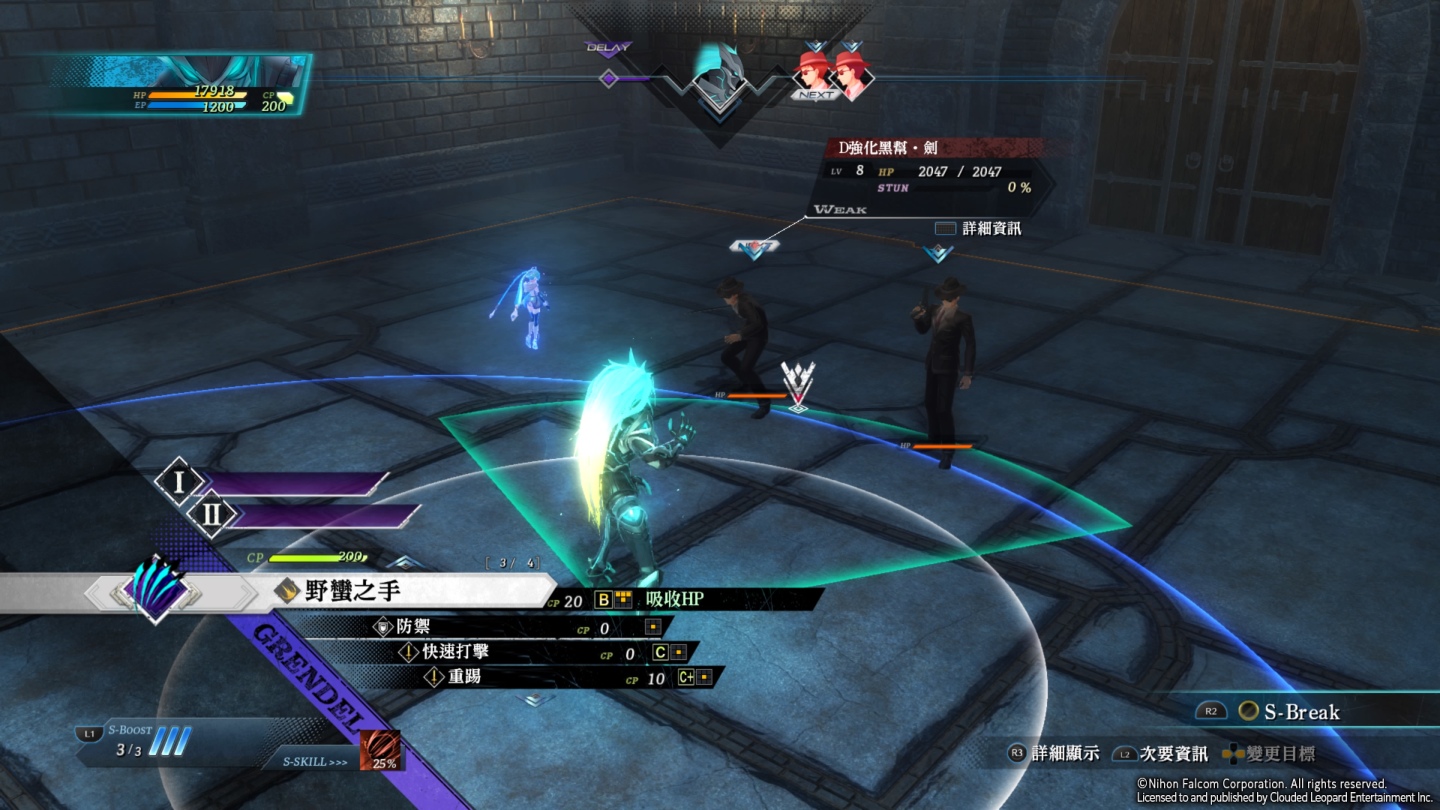Click the red S-Skill icon

[380, 751]
